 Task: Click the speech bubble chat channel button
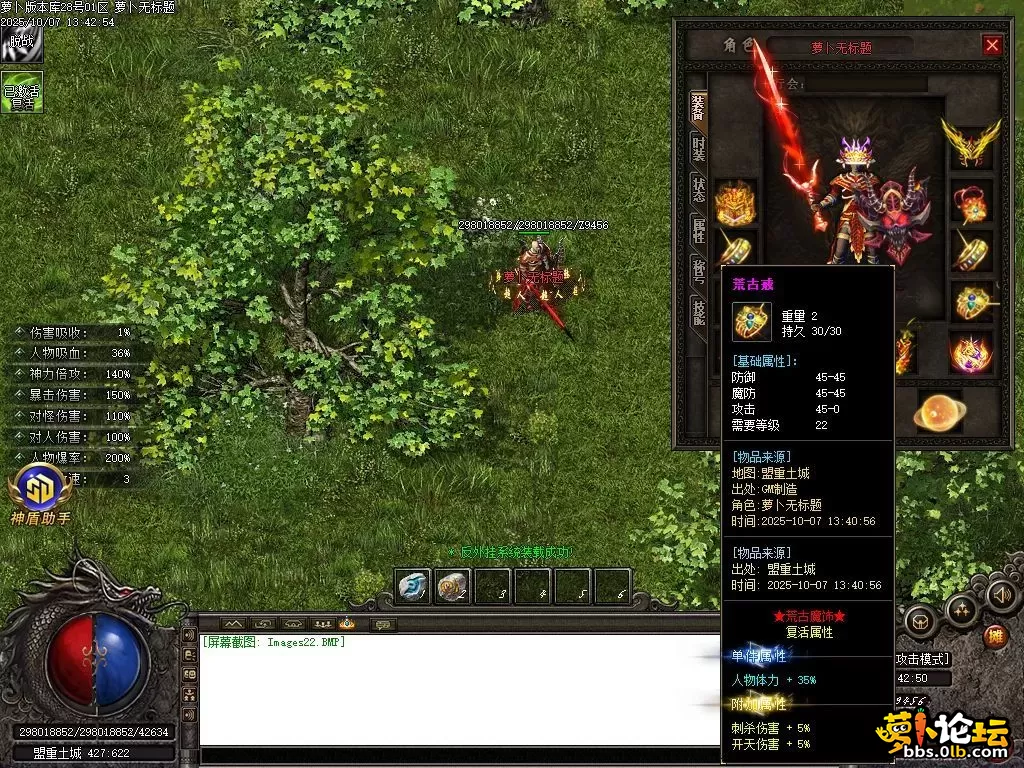[x=382, y=625]
